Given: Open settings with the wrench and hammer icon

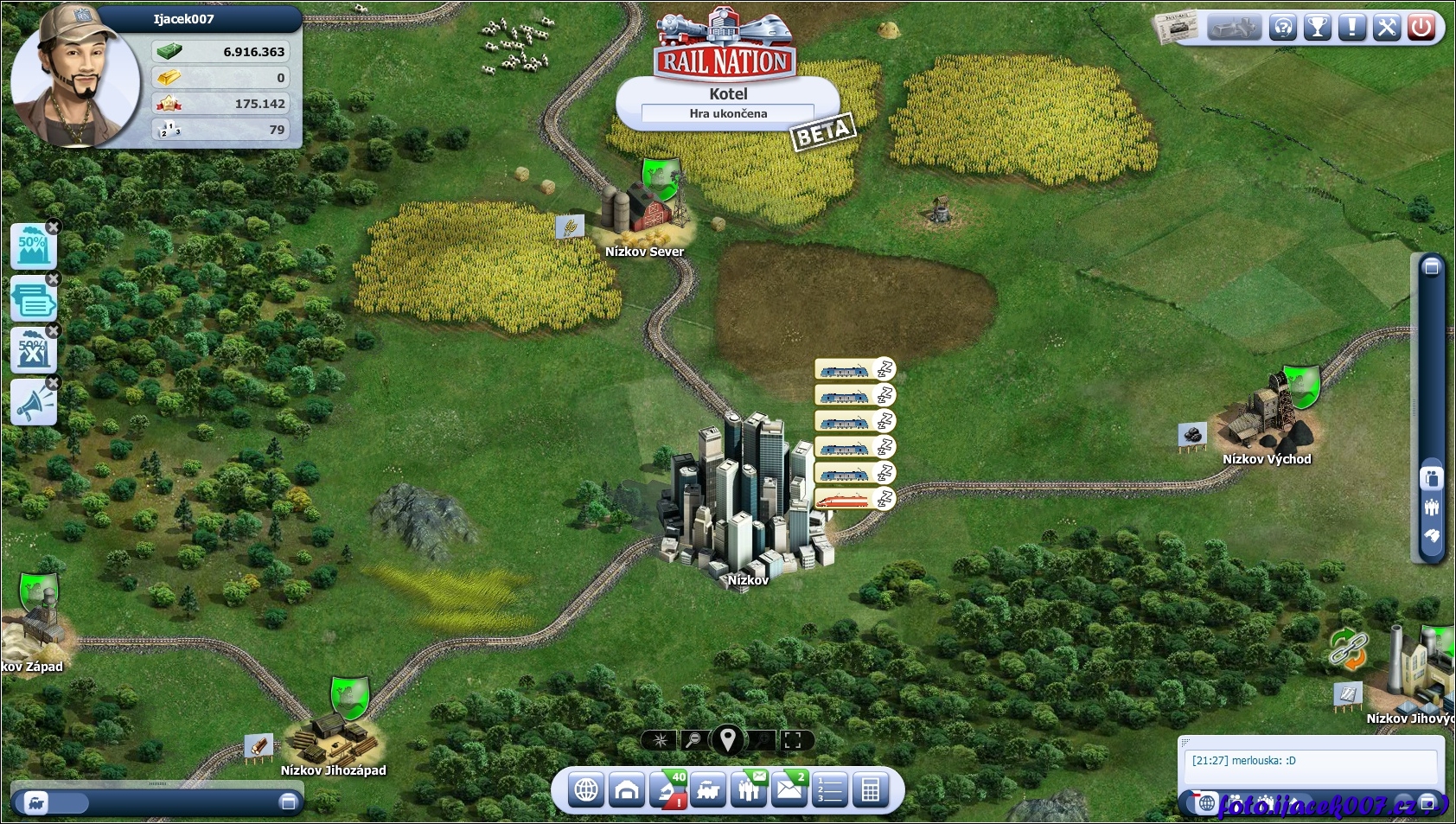Looking at the screenshot, I should tap(1387, 28).
